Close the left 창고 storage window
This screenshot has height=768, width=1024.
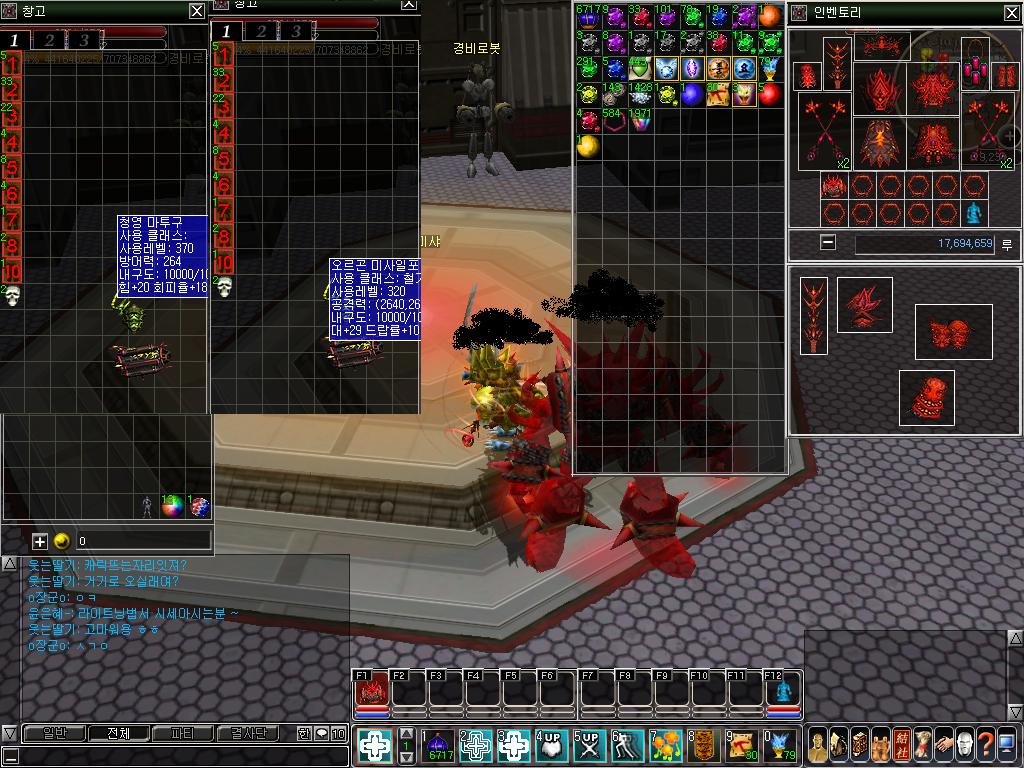197,12
